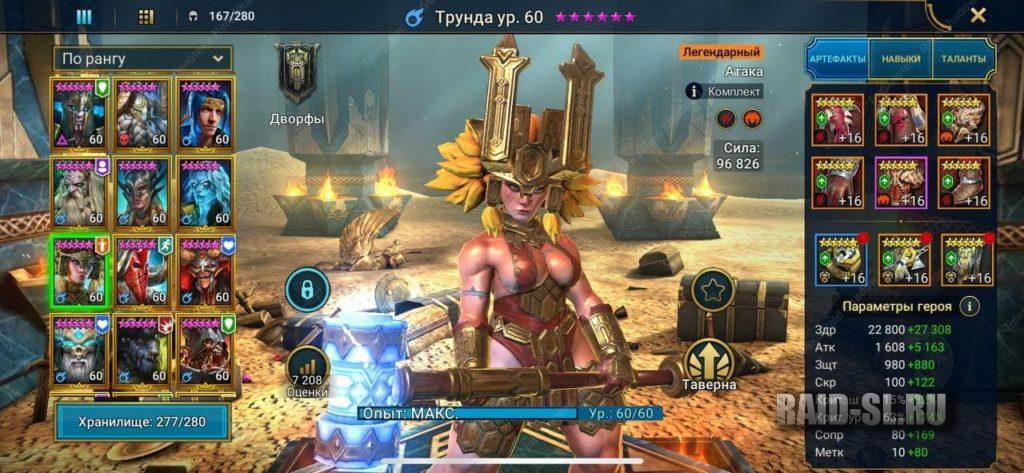
Task: Close the hero screen with the X
Action: [x=978, y=15]
